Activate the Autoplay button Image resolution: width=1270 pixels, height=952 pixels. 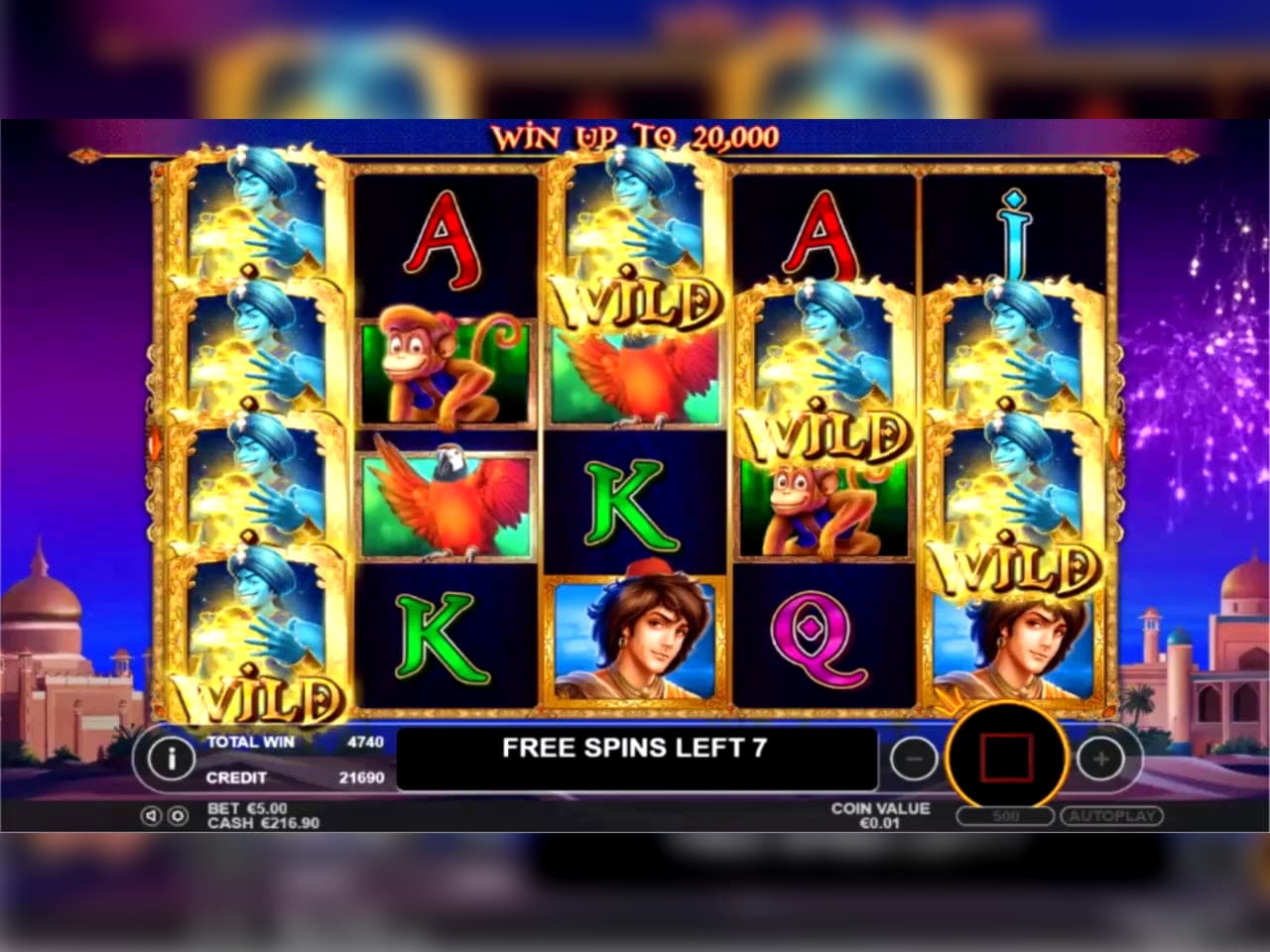pos(1111,816)
